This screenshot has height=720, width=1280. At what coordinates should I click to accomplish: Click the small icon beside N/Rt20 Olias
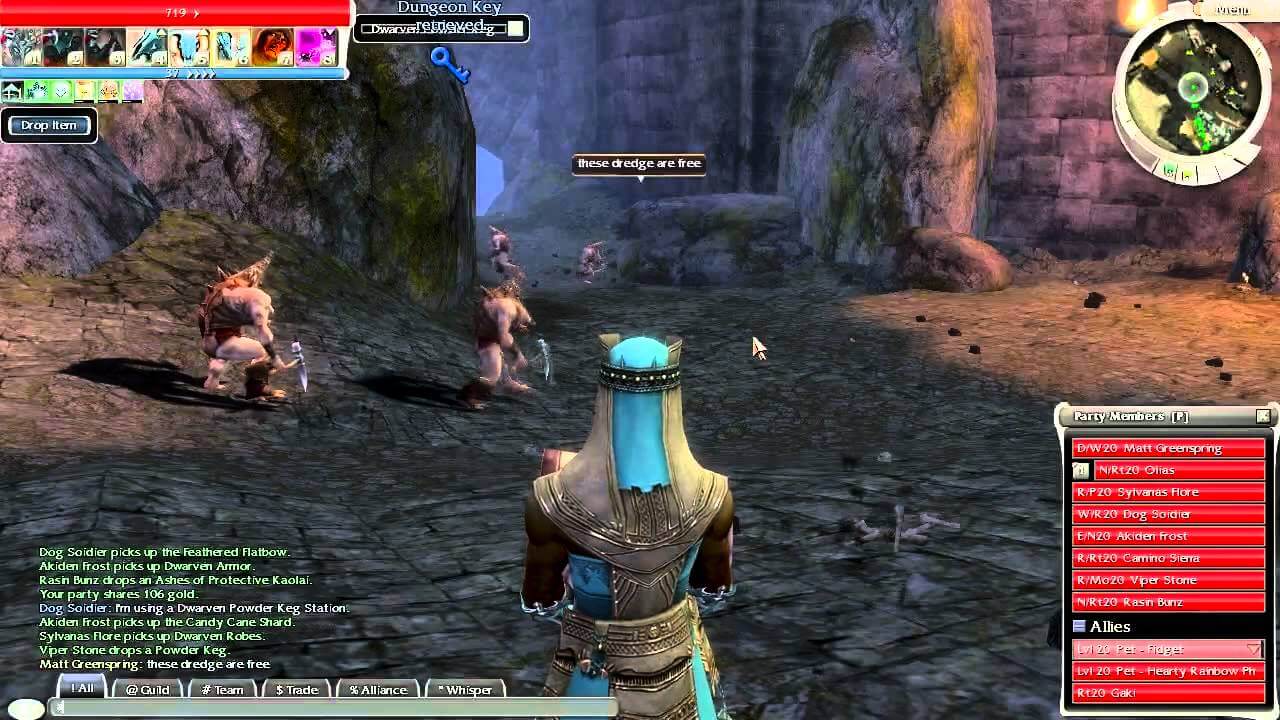point(1080,470)
